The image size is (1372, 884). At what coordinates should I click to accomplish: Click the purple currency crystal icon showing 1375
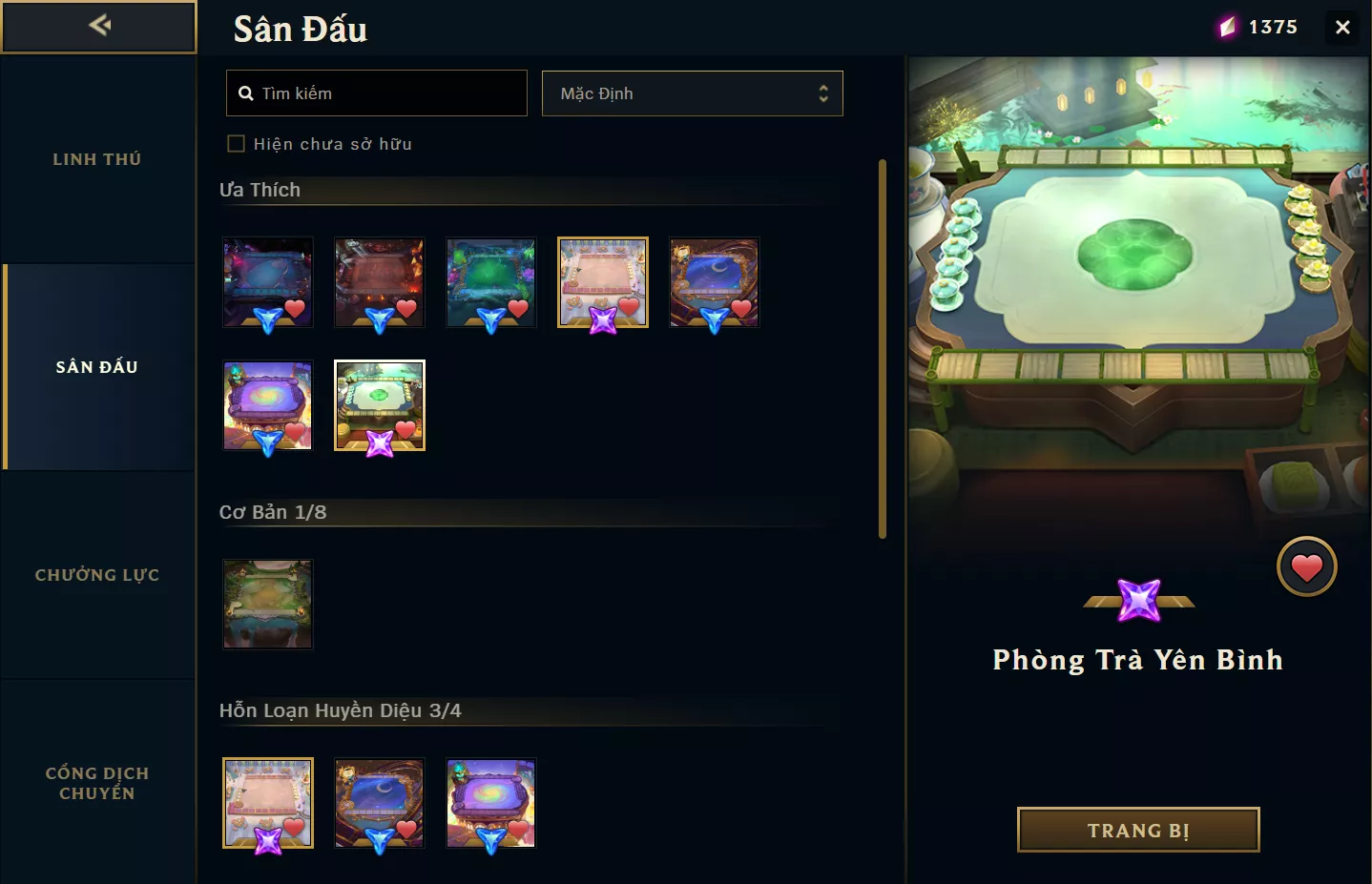pos(1229,27)
